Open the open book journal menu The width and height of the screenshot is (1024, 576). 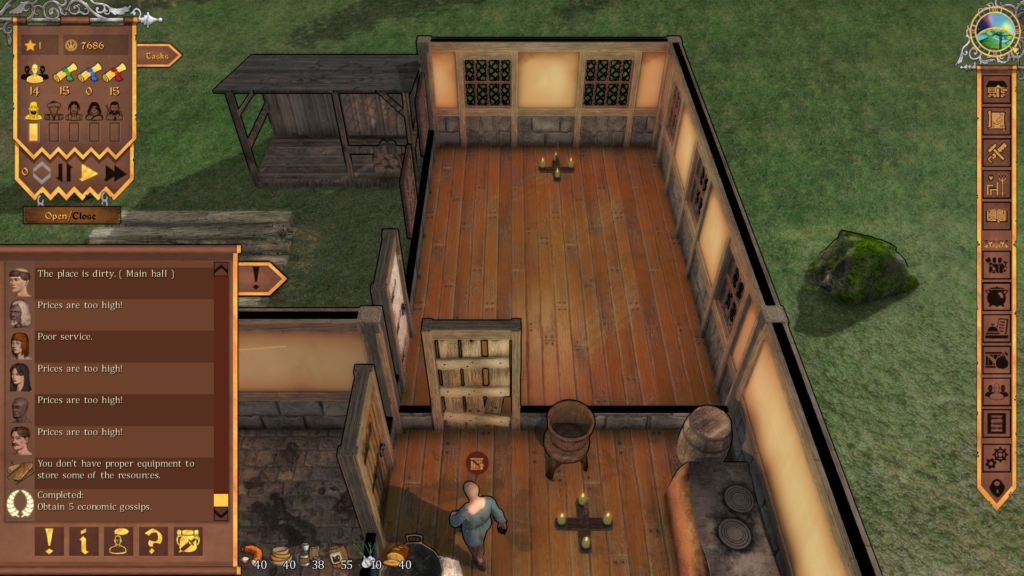click(x=996, y=215)
